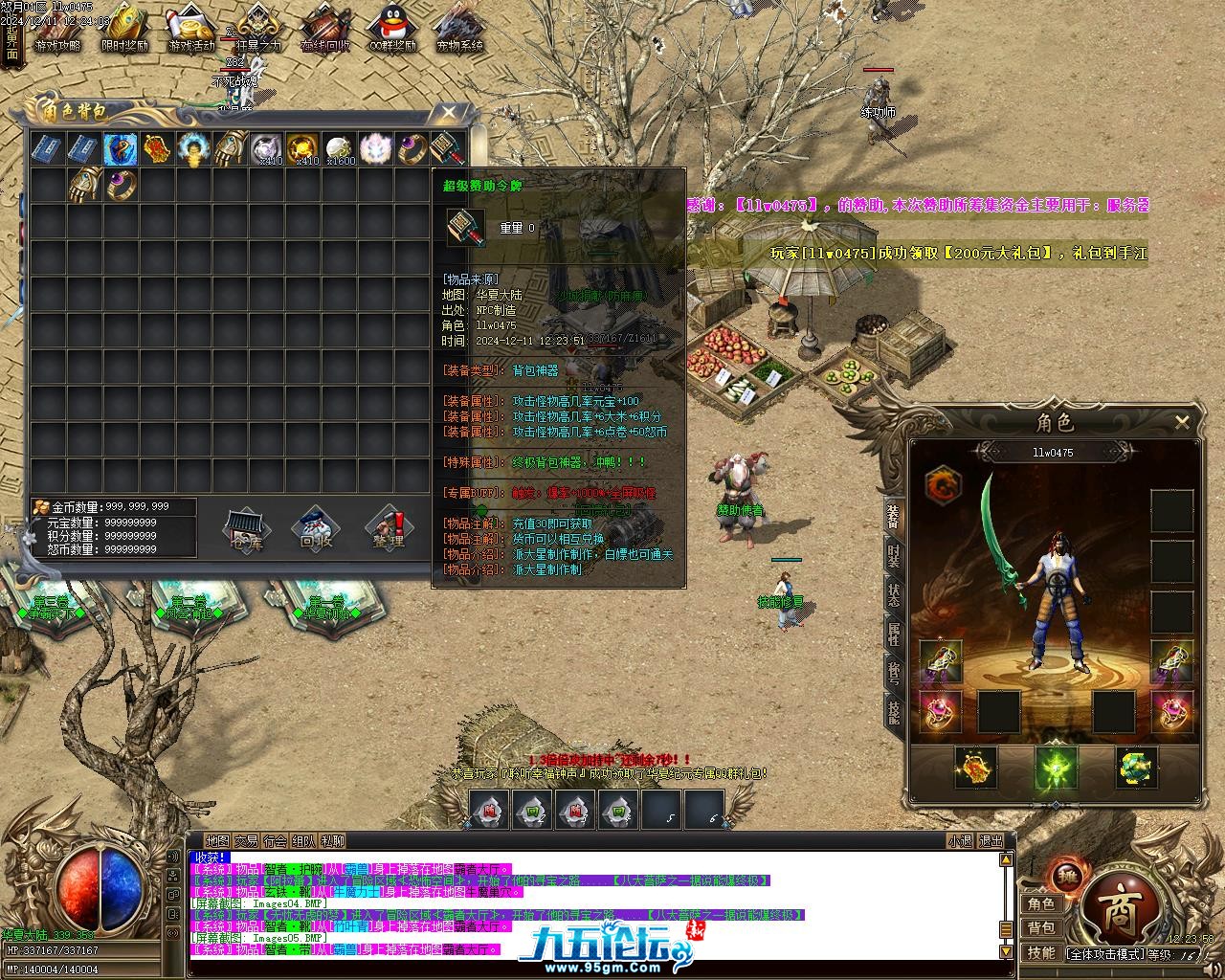
Task: Open the 宠物系统 pet system
Action: [459, 30]
